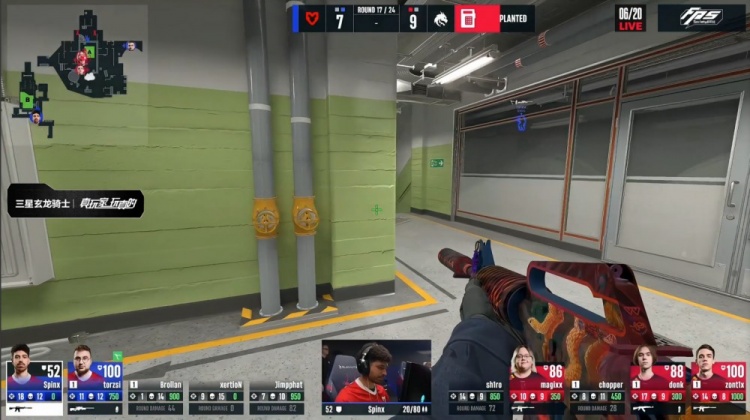Click the Team Spirit dragon logo
The image size is (750, 420).
point(439,18)
